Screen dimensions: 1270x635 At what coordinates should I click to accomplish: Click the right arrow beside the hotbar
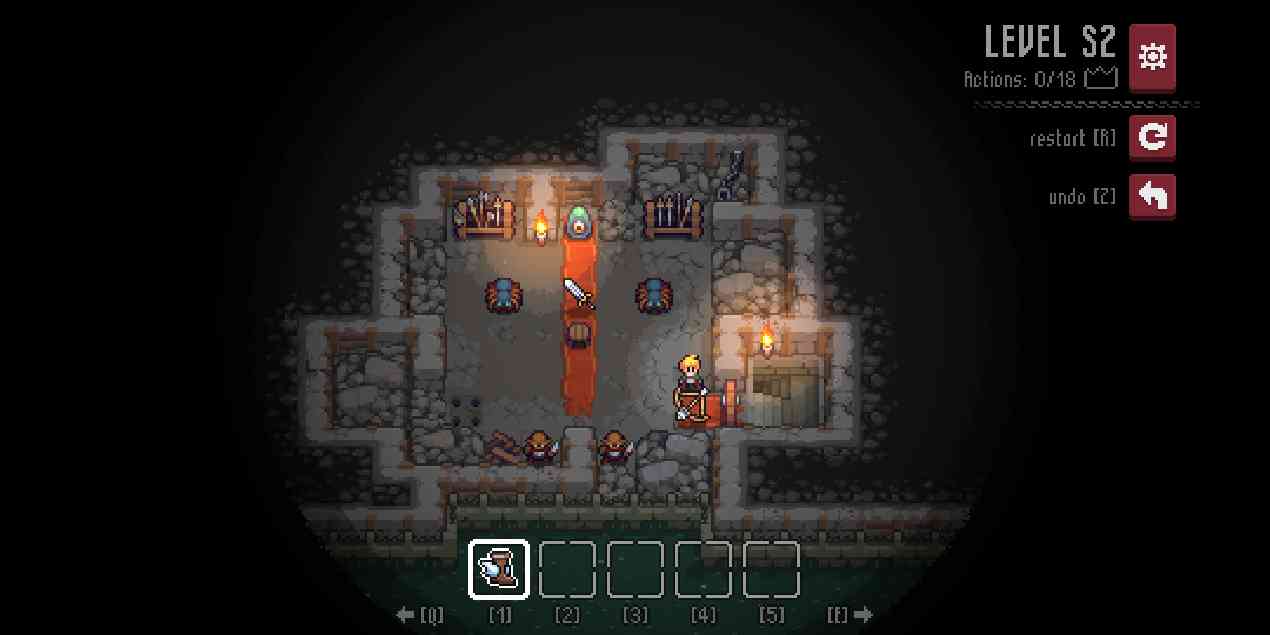(x=862, y=615)
